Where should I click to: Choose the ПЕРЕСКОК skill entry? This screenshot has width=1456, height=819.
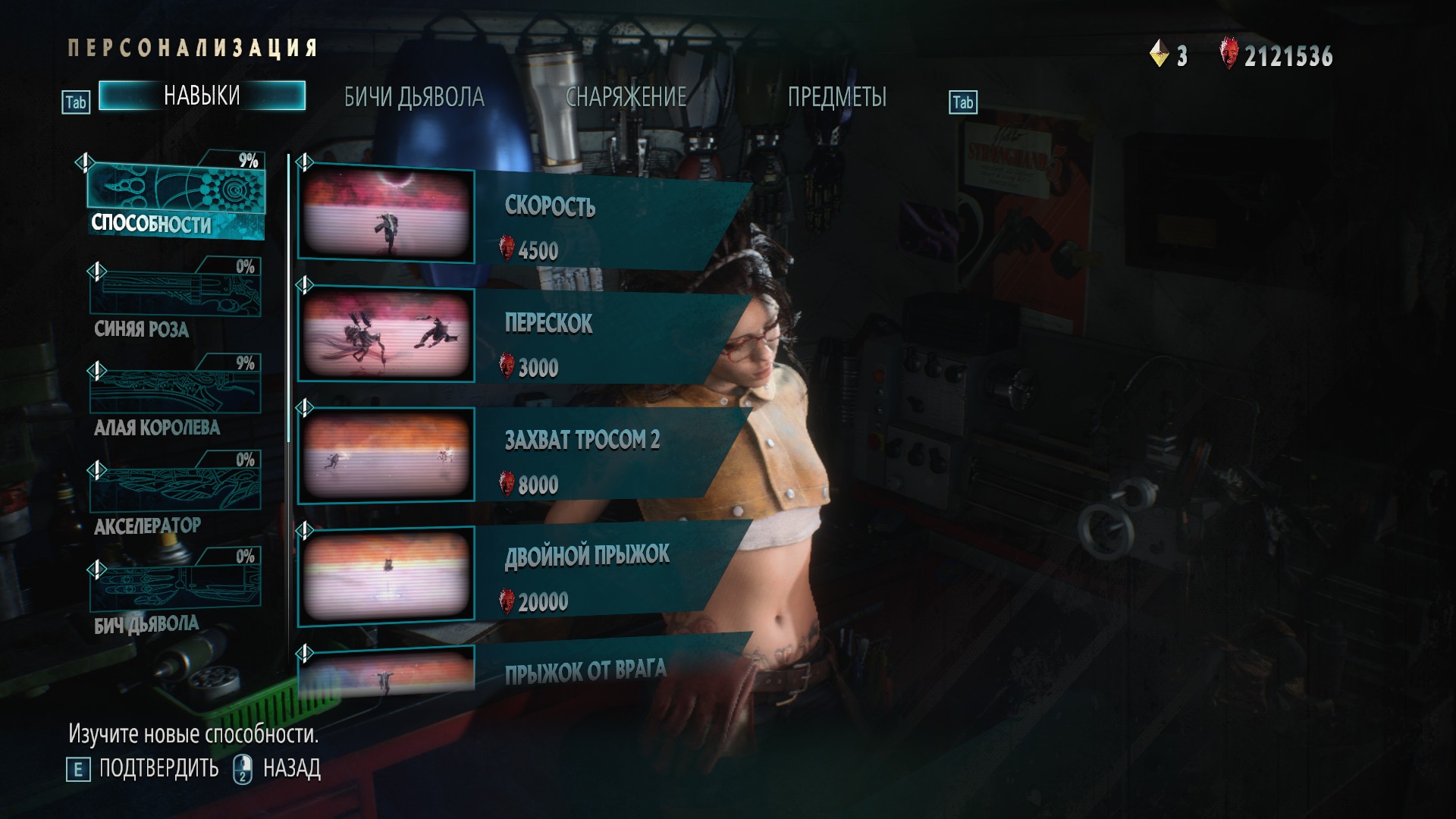tap(523, 335)
